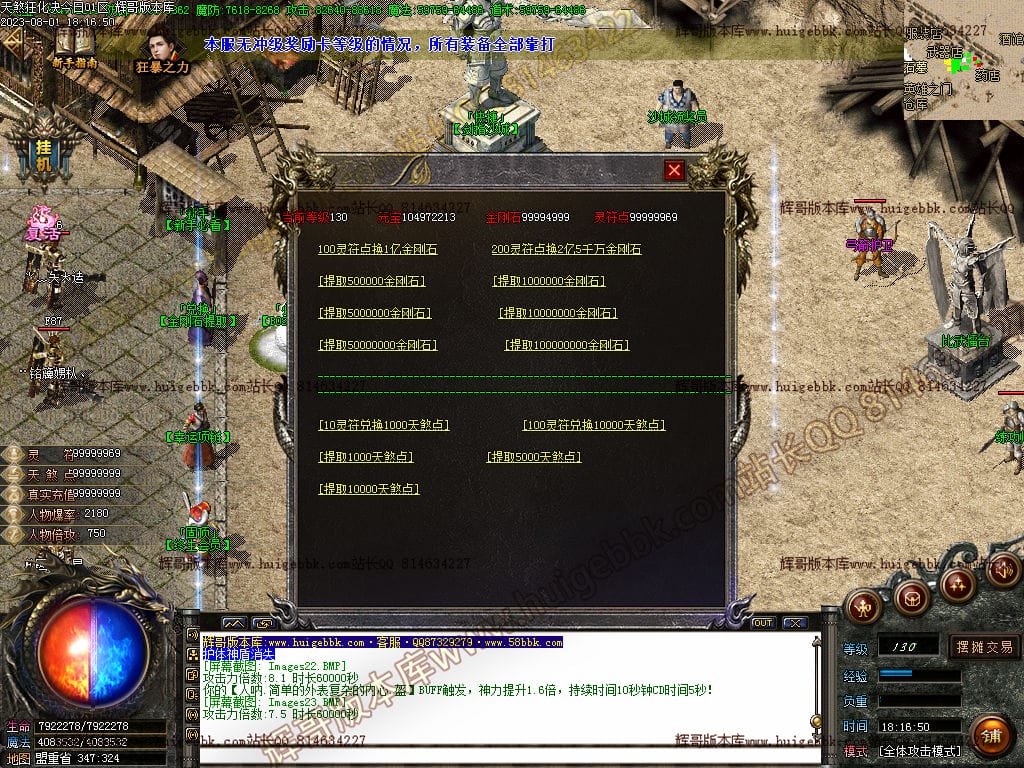
Task: Choose [提取5000000金刚石] option
Action: coord(375,313)
